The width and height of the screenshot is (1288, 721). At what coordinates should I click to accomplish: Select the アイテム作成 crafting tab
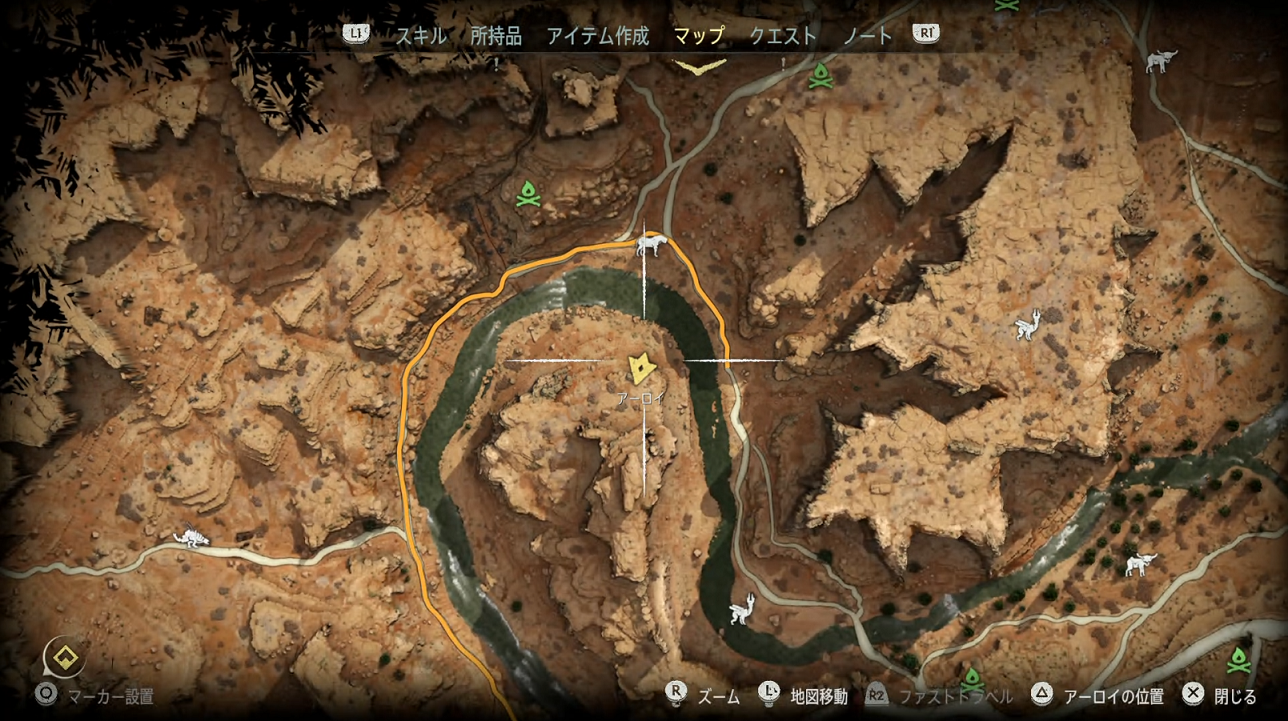click(597, 36)
